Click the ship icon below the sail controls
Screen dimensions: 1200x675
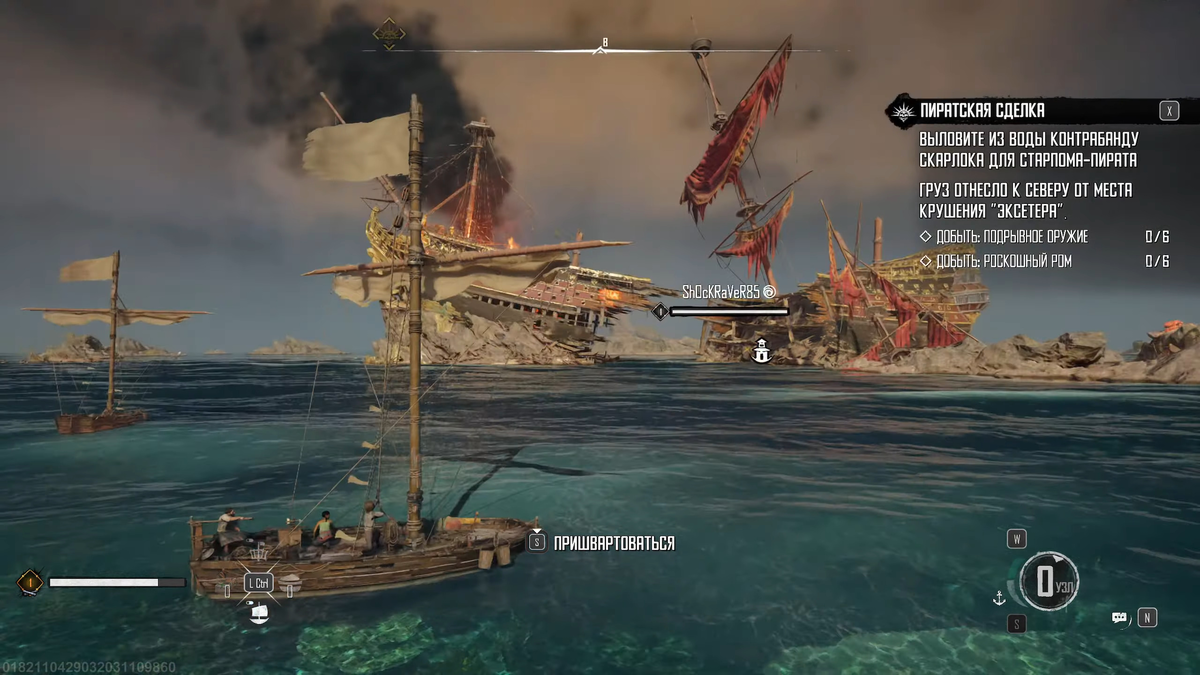[x=259, y=614]
